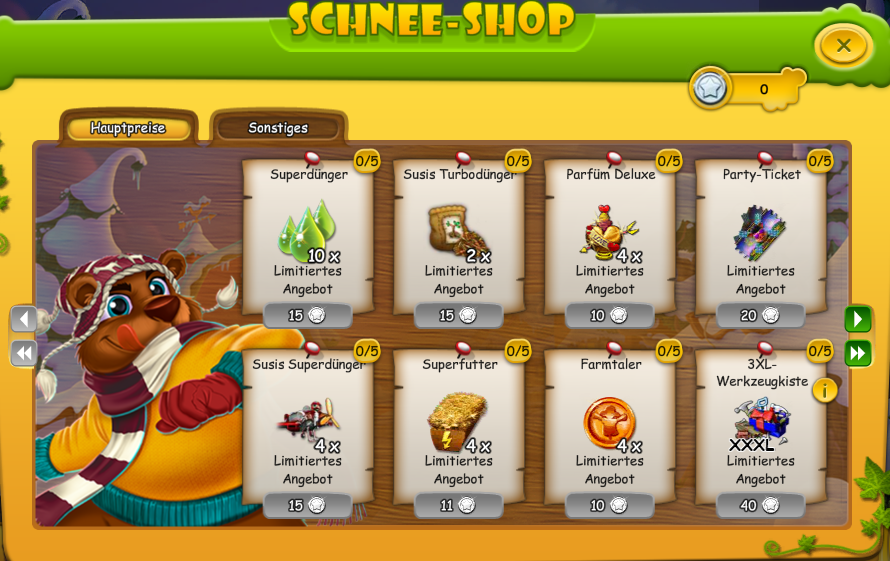Close the Schnee-Shop window
This screenshot has height=561, width=890.
(843, 45)
